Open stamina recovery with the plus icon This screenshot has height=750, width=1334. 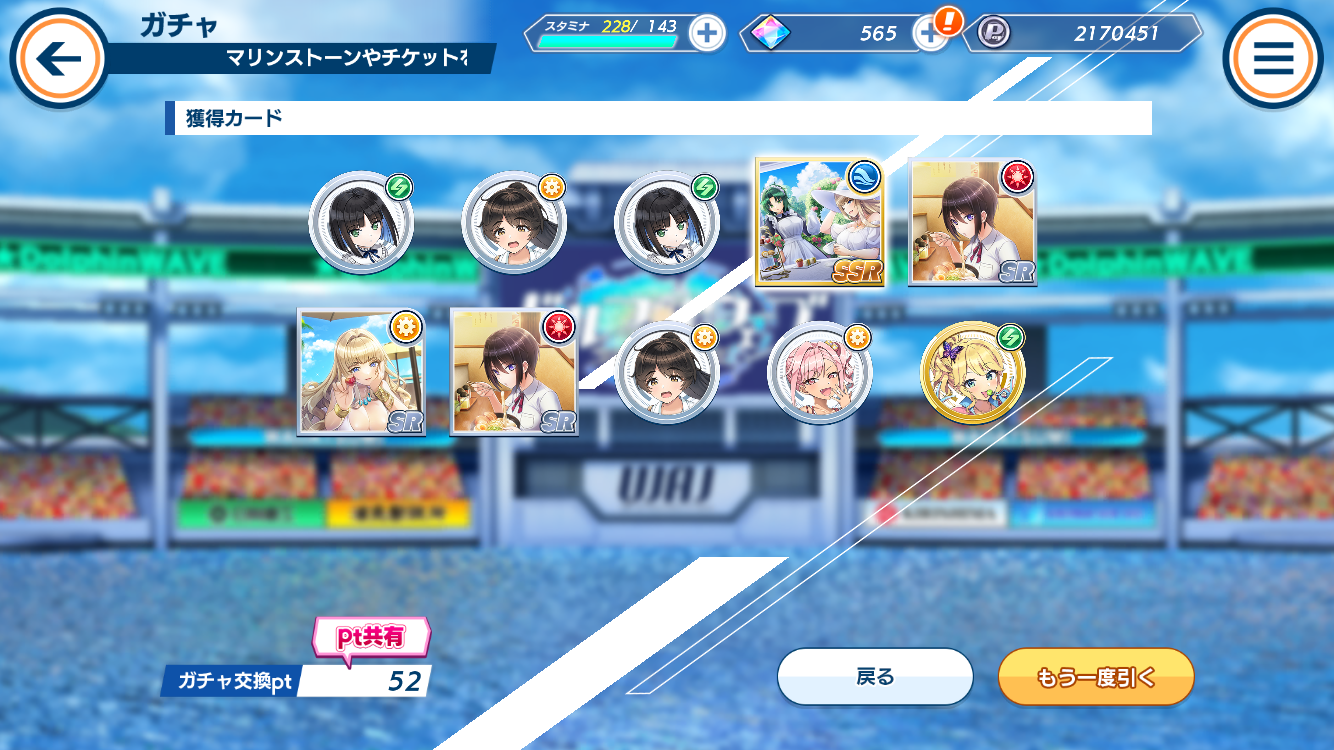[x=707, y=33]
